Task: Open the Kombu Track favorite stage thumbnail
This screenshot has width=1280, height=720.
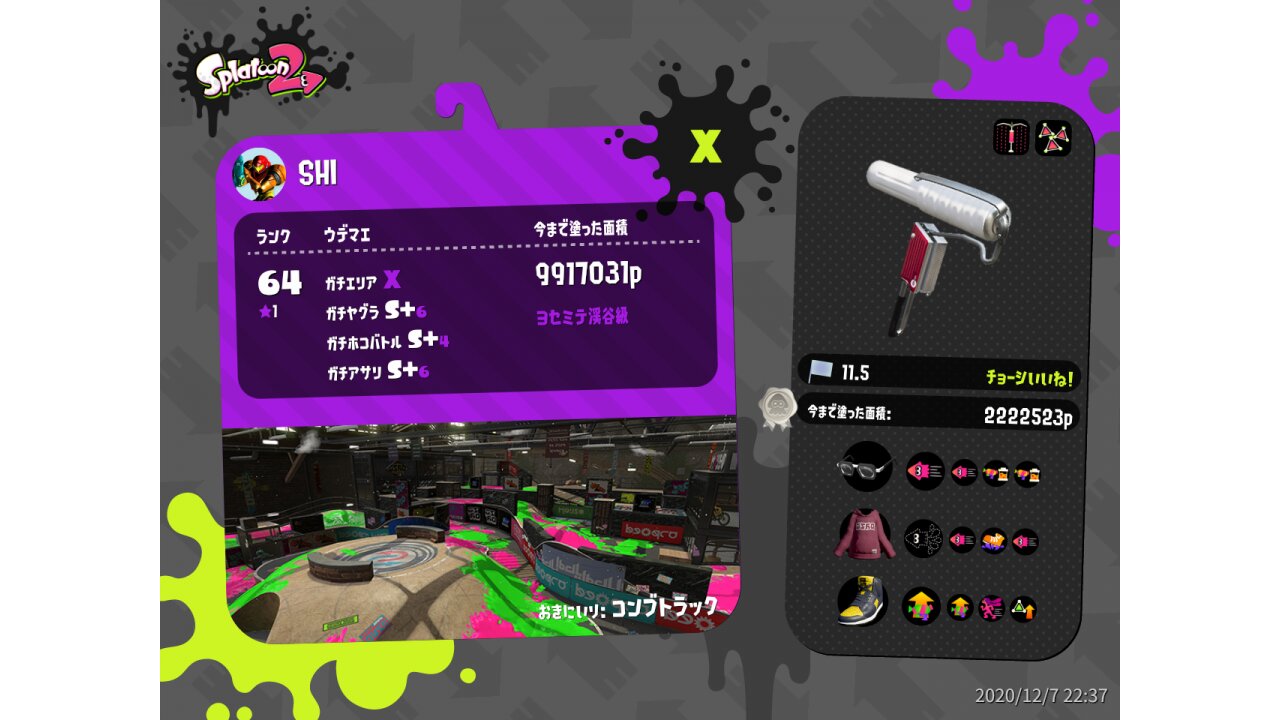Action: pos(480,530)
